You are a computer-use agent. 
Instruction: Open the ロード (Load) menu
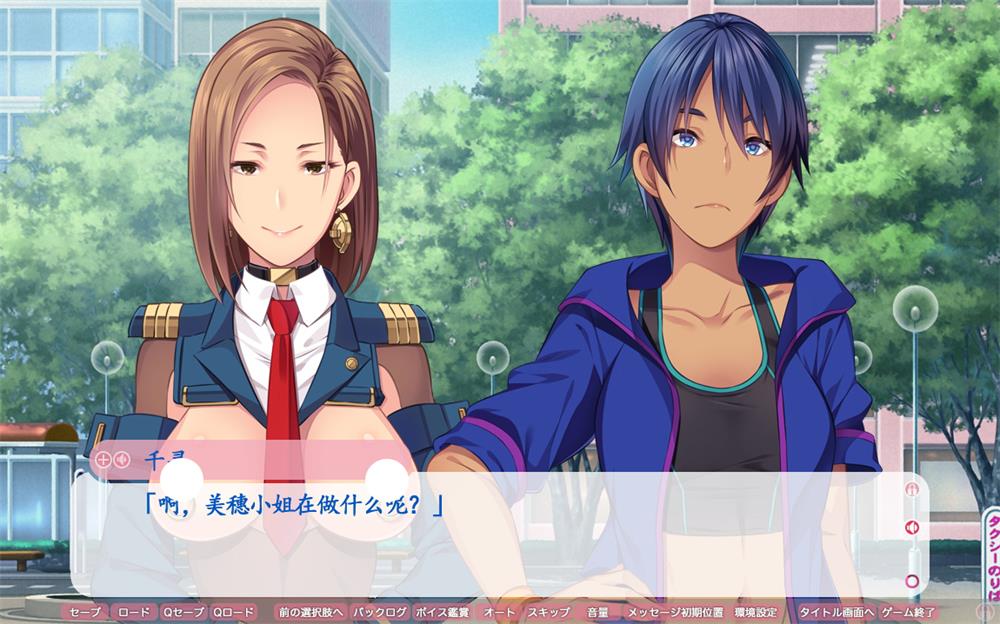click(x=133, y=611)
